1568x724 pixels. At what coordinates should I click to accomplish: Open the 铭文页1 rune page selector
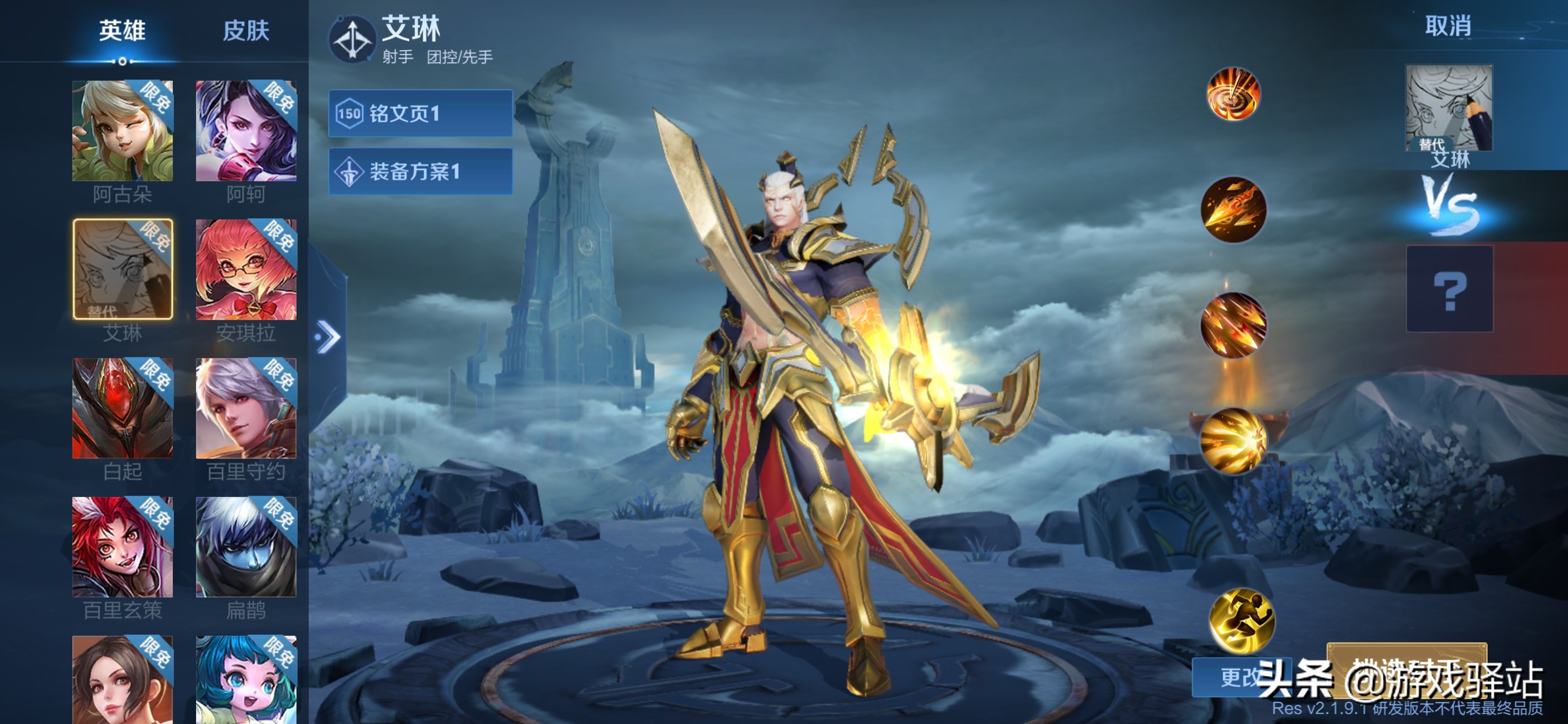click(x=420, y=113)
